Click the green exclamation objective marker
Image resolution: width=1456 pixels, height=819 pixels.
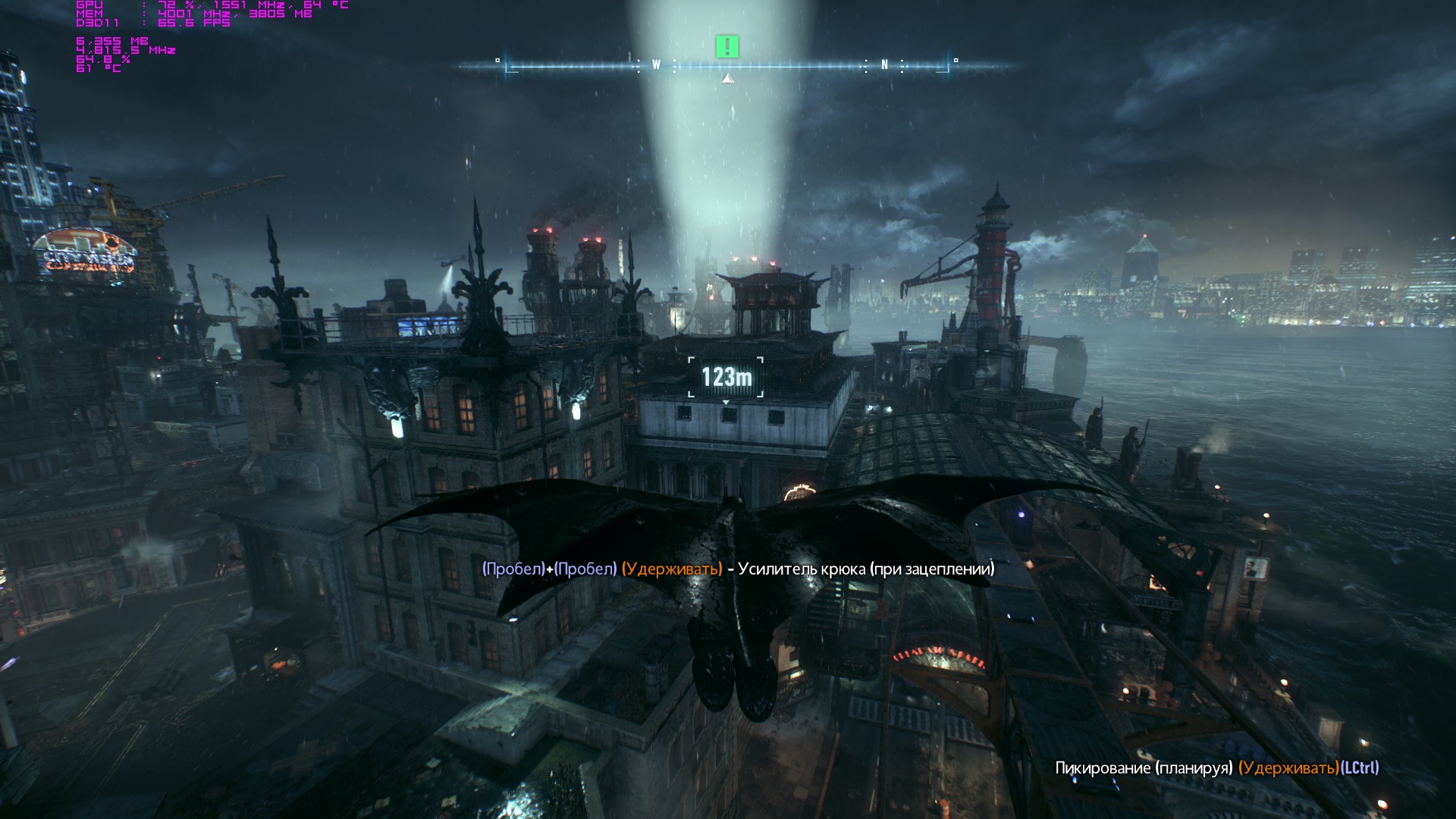point(726,47)
